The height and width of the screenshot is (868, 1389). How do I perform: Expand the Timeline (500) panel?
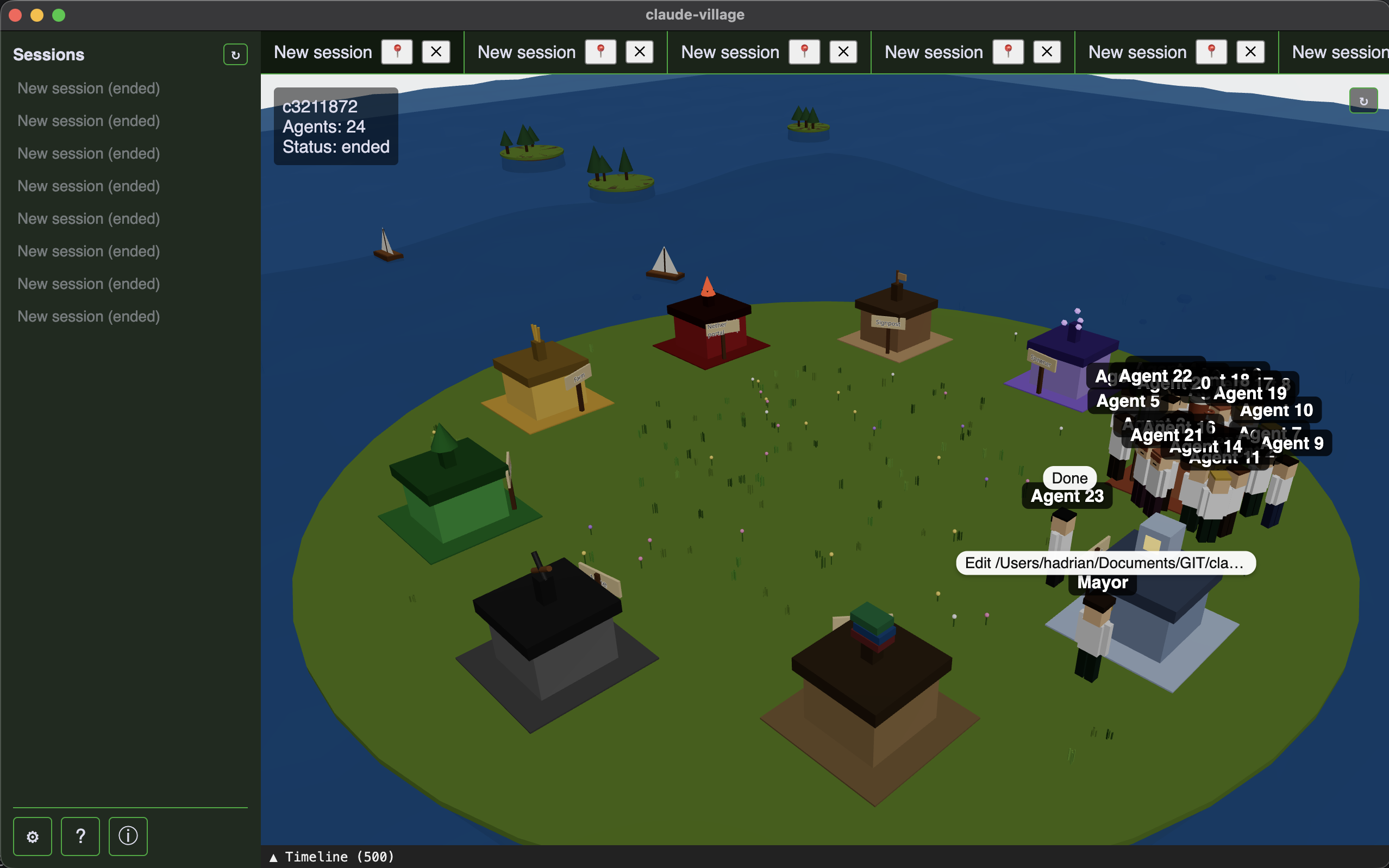tap(331, 857)
